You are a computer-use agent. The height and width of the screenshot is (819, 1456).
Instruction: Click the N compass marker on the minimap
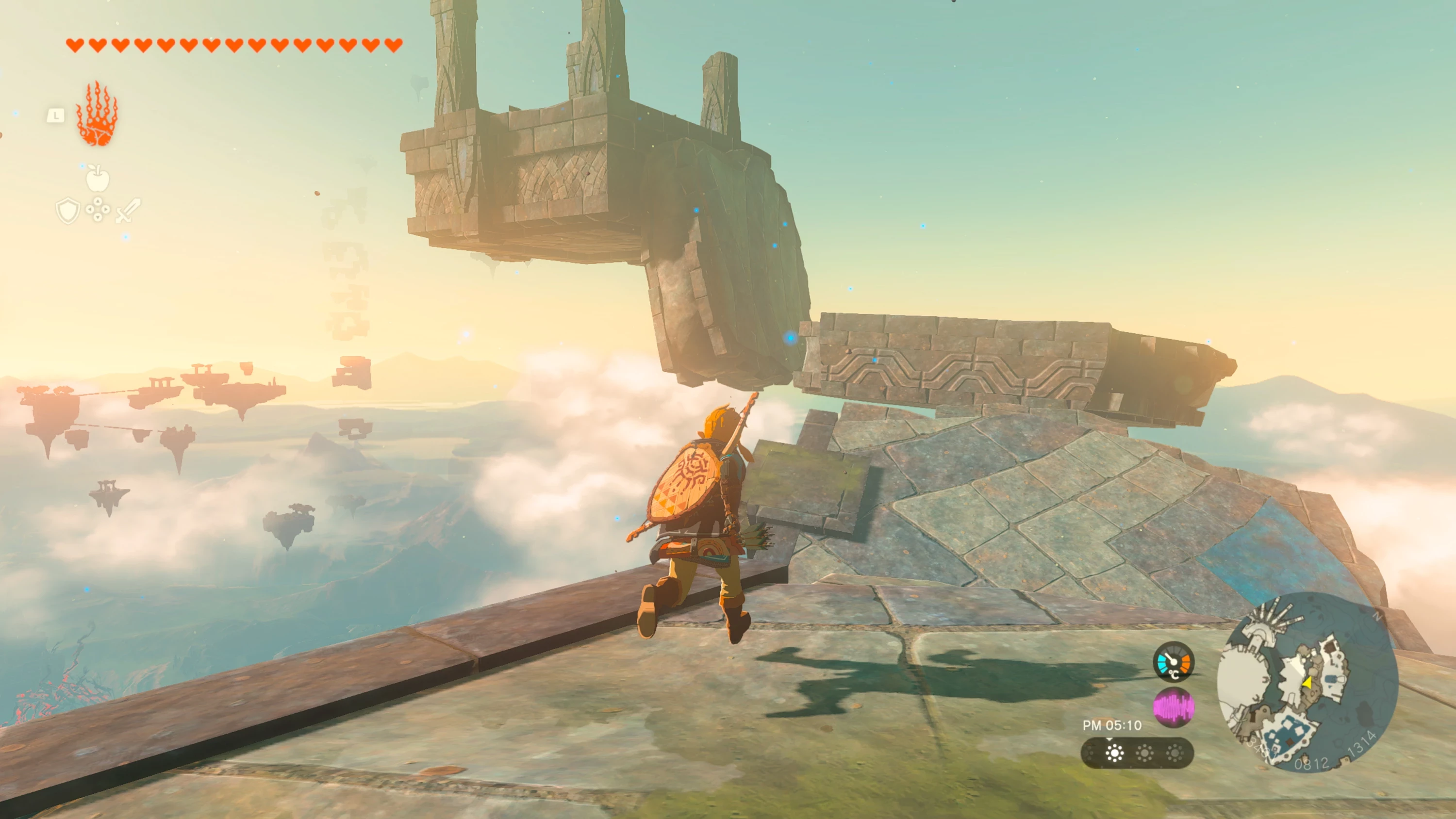point(1378,617)
